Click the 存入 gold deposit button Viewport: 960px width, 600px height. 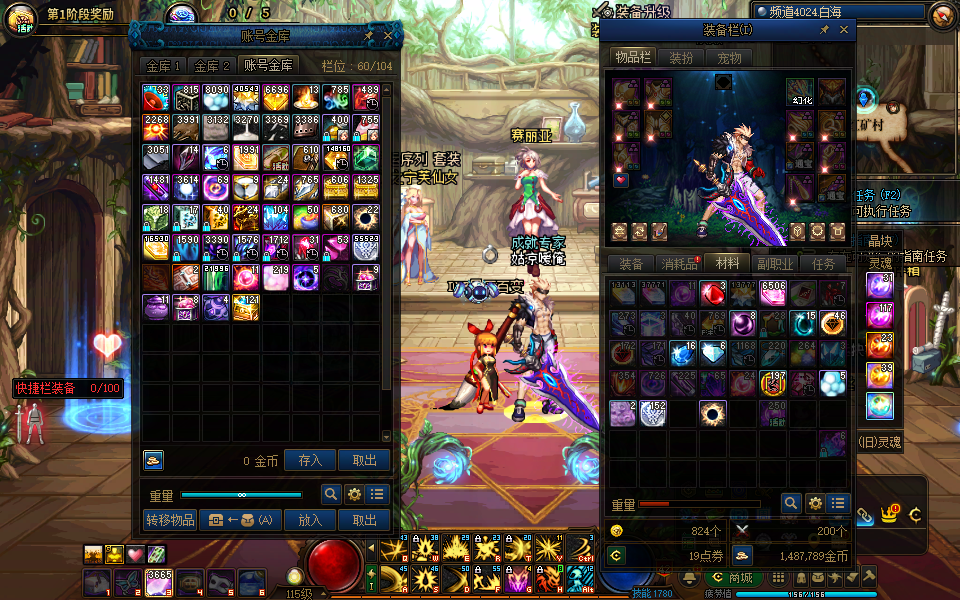[310, 460]
